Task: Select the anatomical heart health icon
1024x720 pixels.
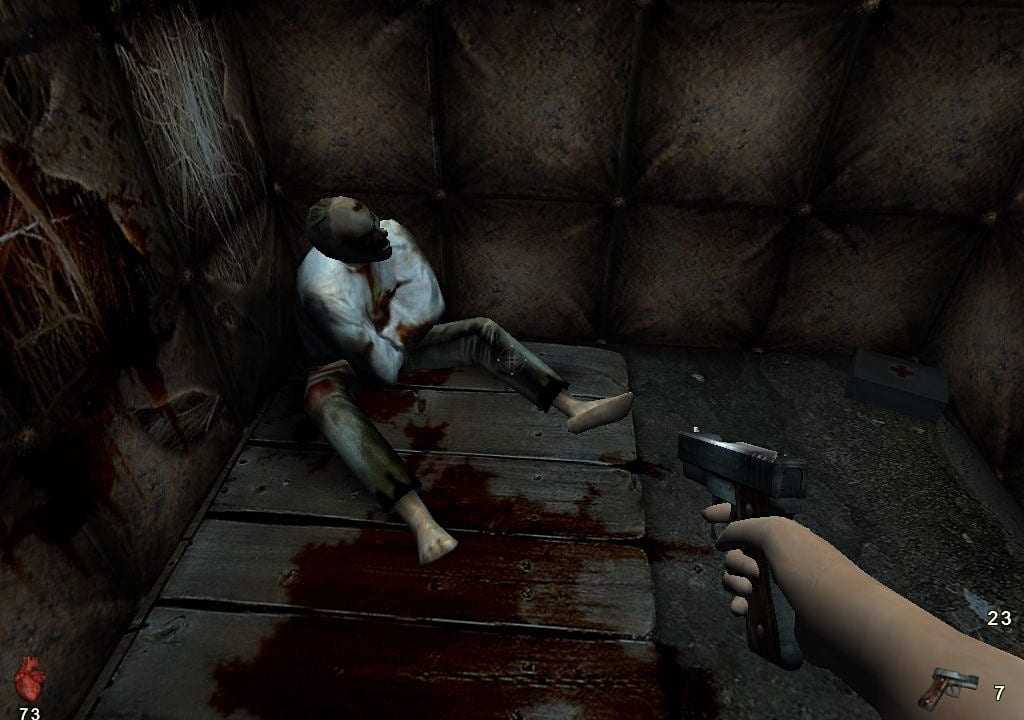Action: [30, 678]
